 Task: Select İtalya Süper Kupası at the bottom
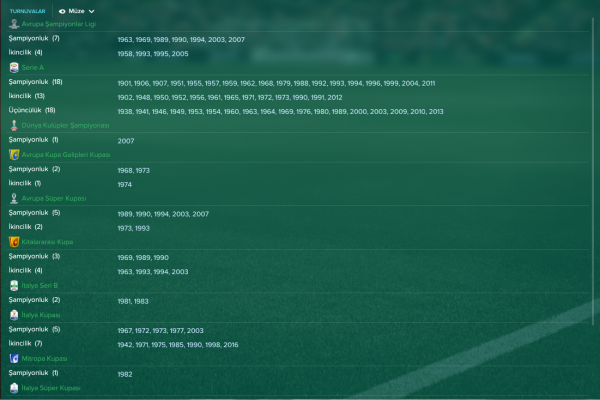(x=50, y=387)
